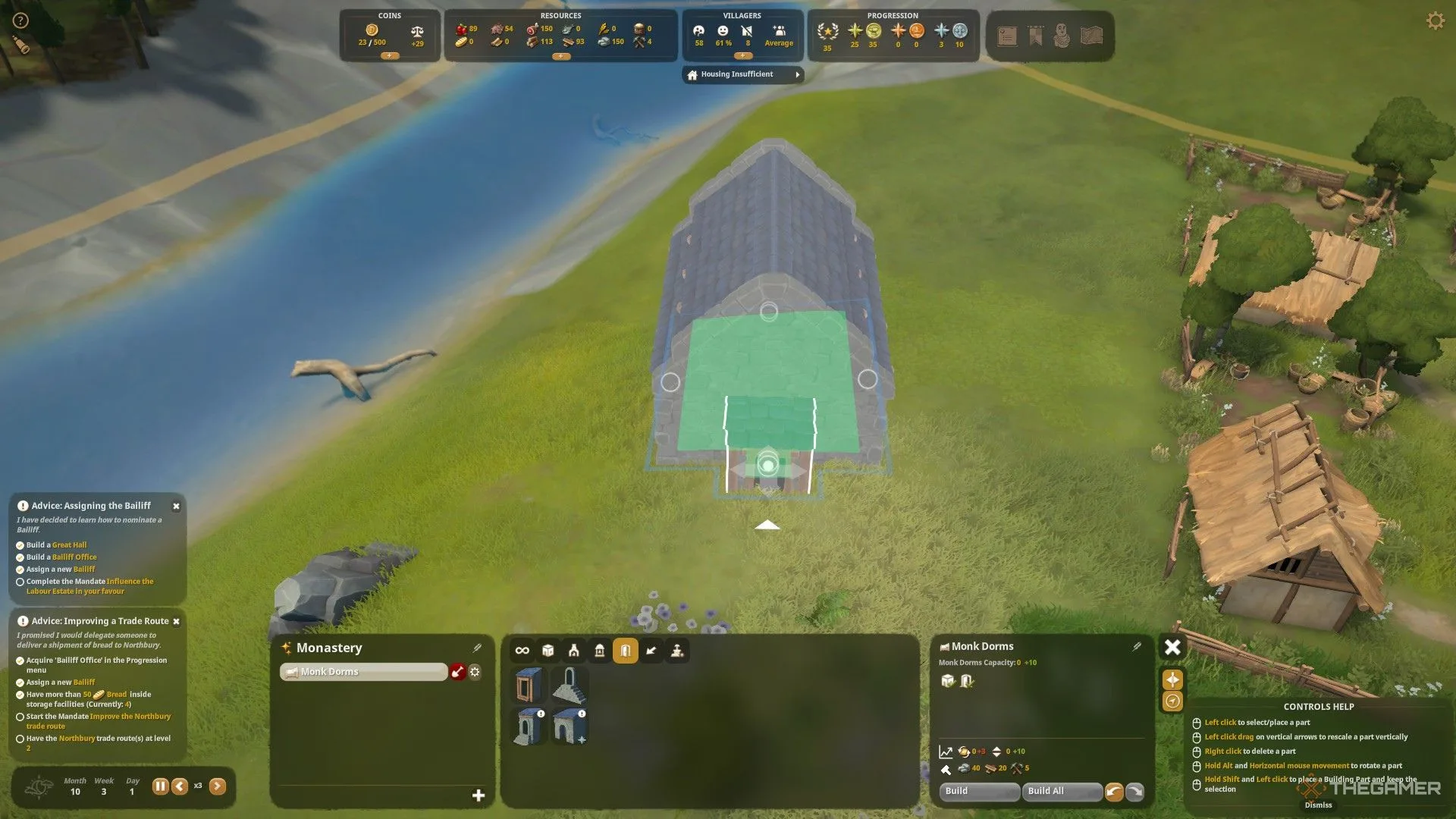Close the Assigning the Bailiff advice
The image size is (1456, 819).
[x=176, y=507]
